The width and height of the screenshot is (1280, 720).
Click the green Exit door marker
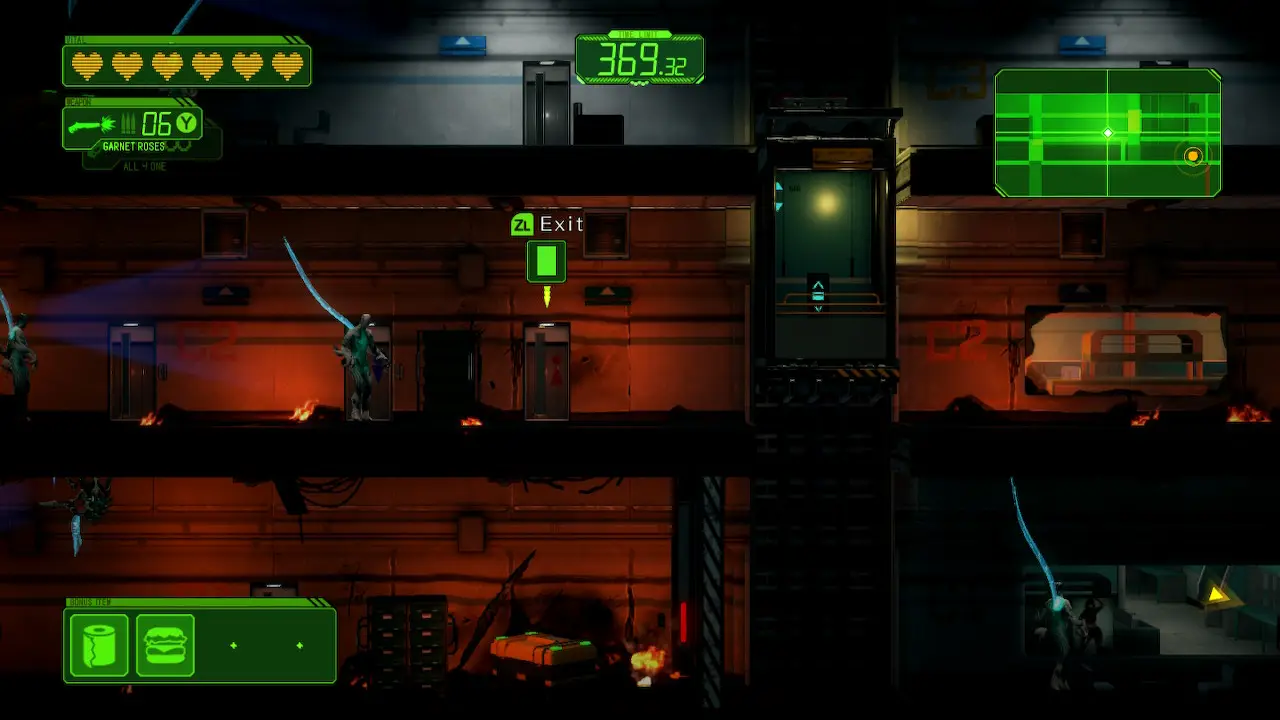point(546,262)
